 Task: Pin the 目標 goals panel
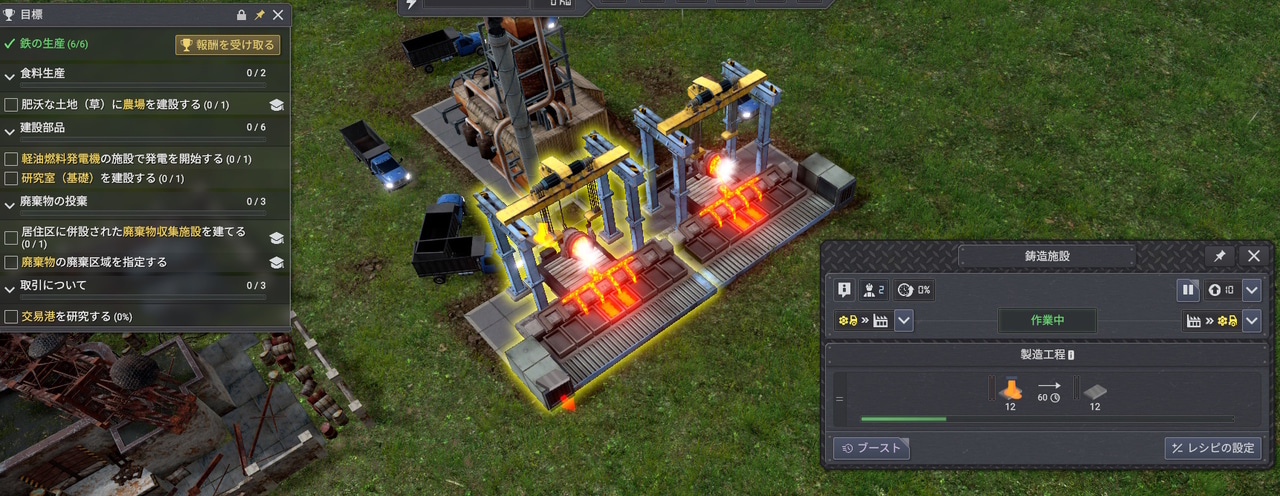pos(259,15)
